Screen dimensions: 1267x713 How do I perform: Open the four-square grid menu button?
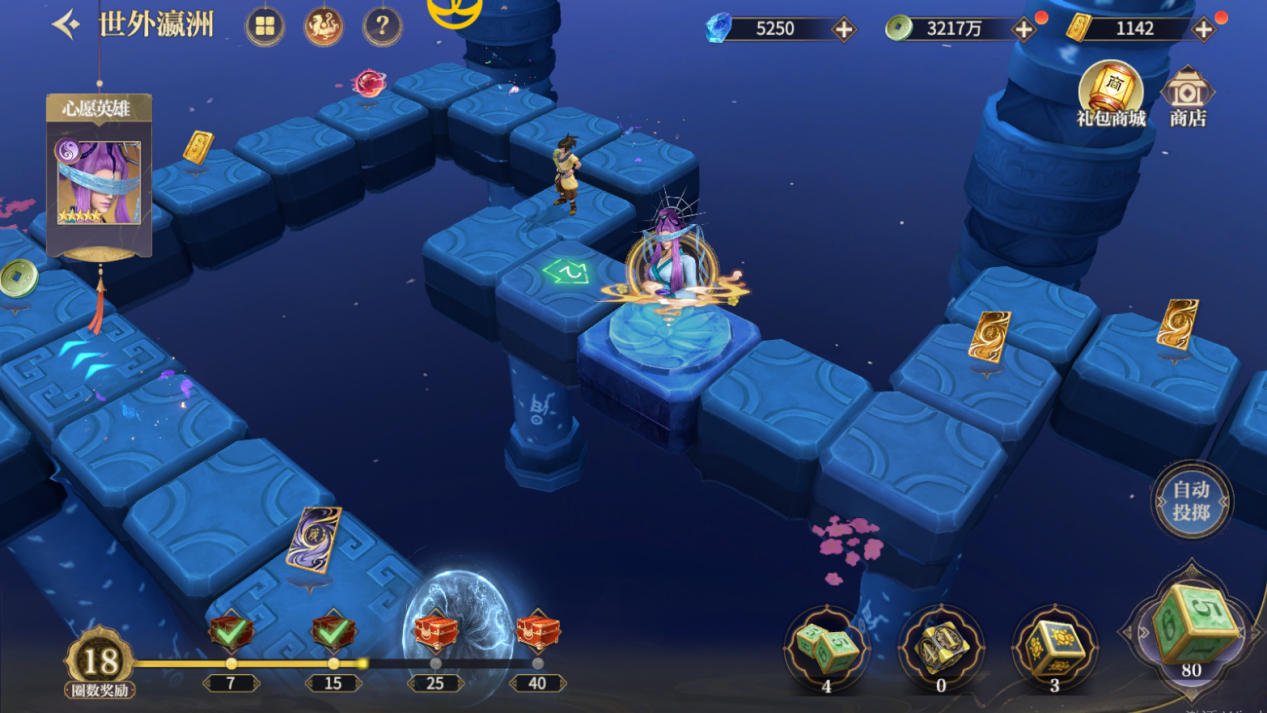[265, 27]
